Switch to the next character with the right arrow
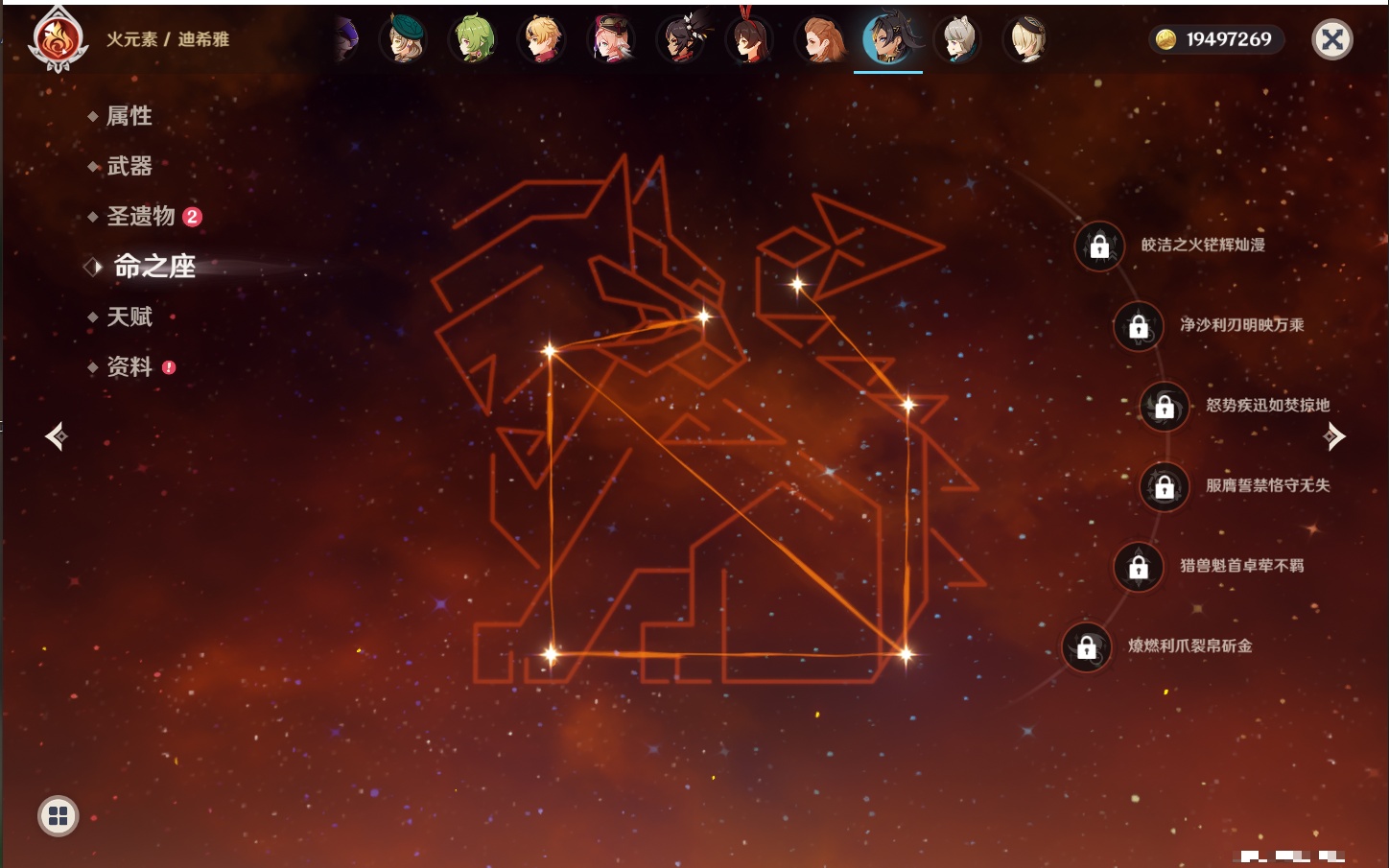Image resolution: width=1389 pixels, height=868 pixels. coord(1334,436)
